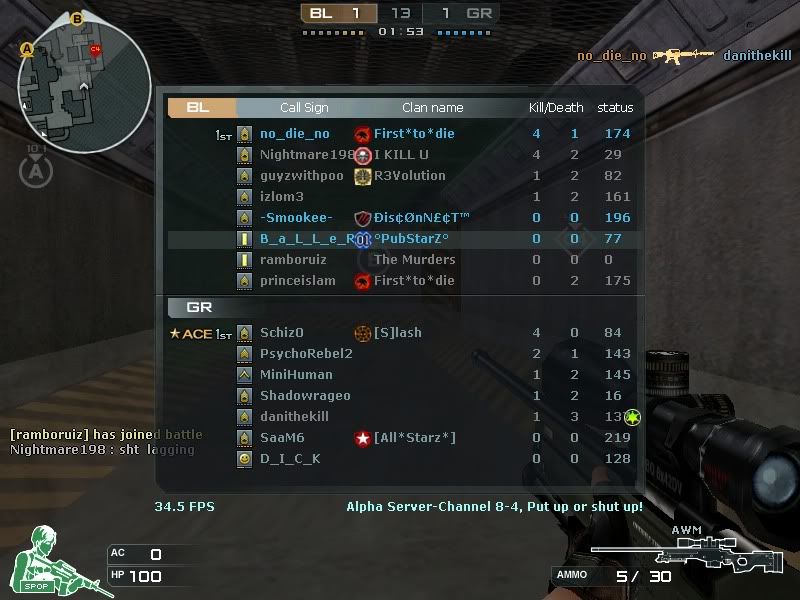Click the Kill/Death column header
The height and width of the screenshot is (600, 800).
pos(556,108)
